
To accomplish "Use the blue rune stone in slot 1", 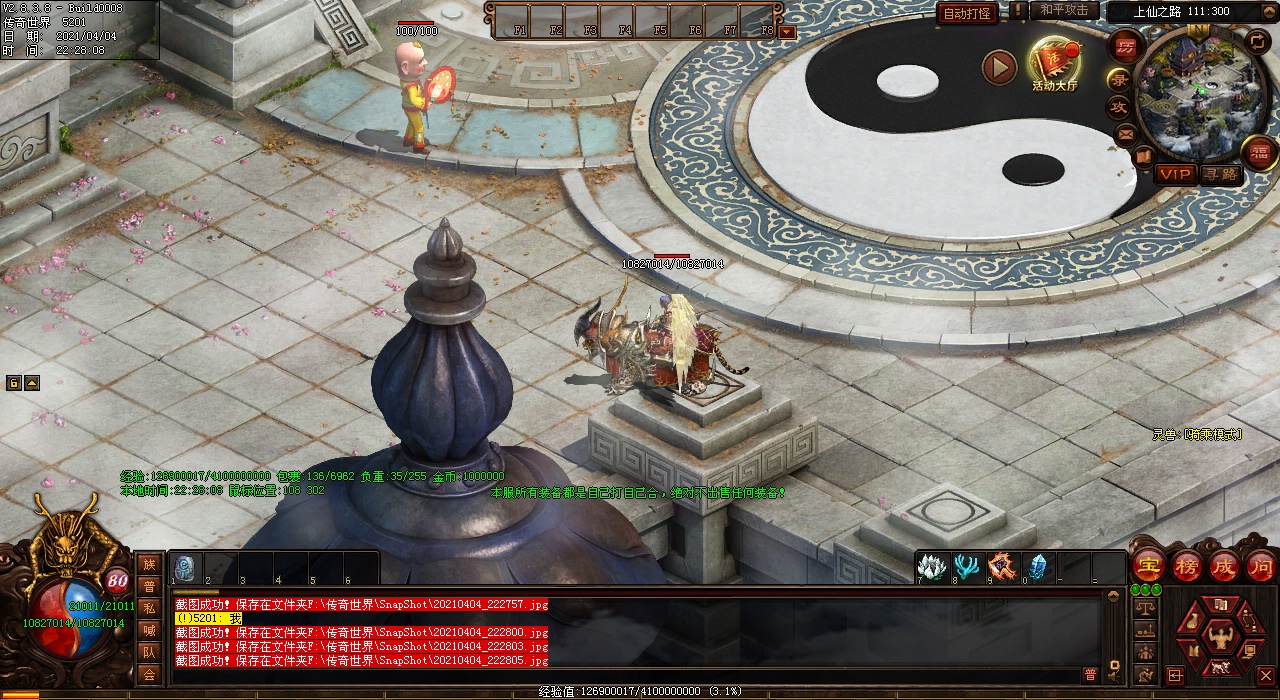I will point(185,567).
